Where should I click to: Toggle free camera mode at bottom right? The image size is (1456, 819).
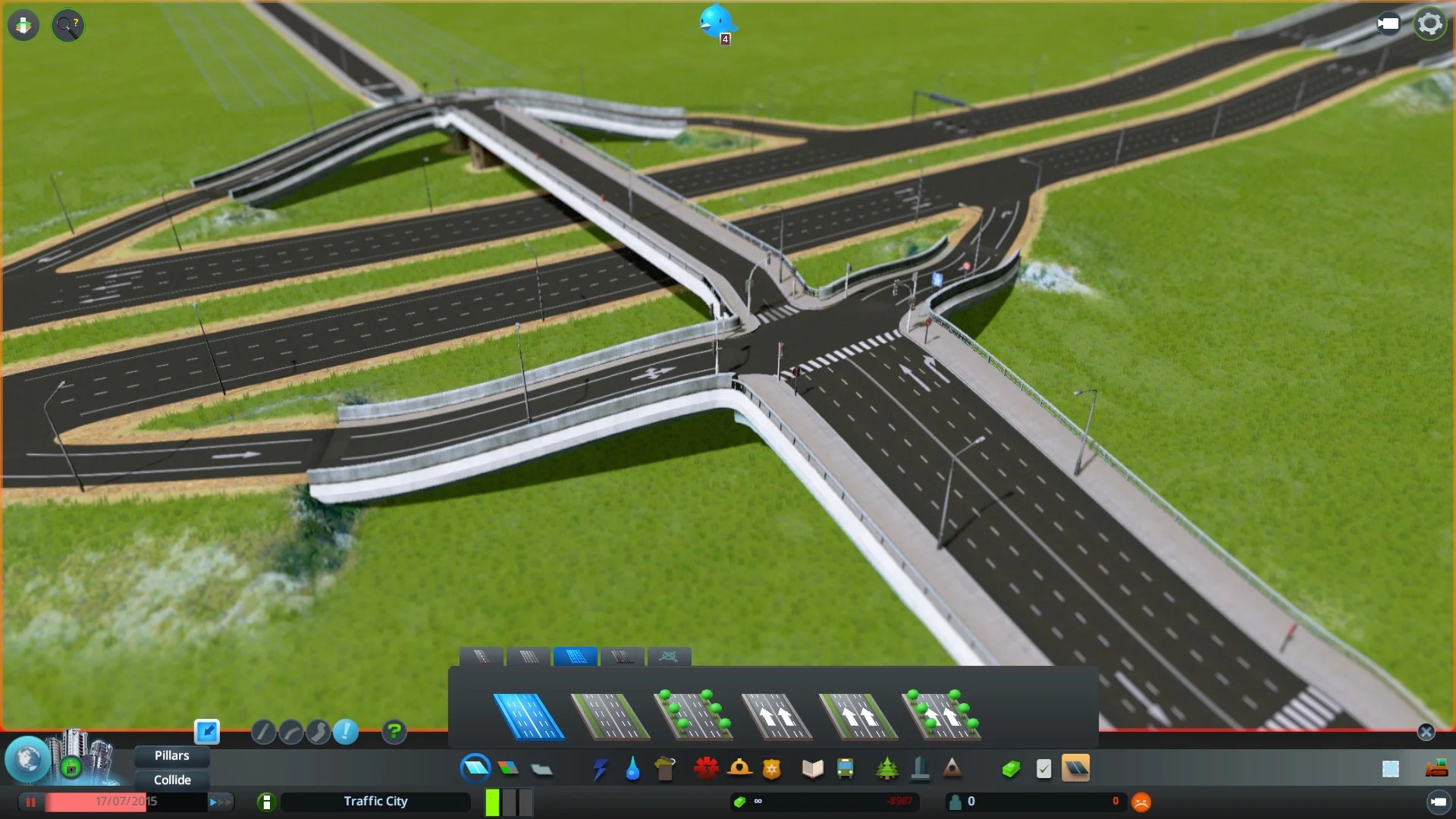click(1440, 801)
